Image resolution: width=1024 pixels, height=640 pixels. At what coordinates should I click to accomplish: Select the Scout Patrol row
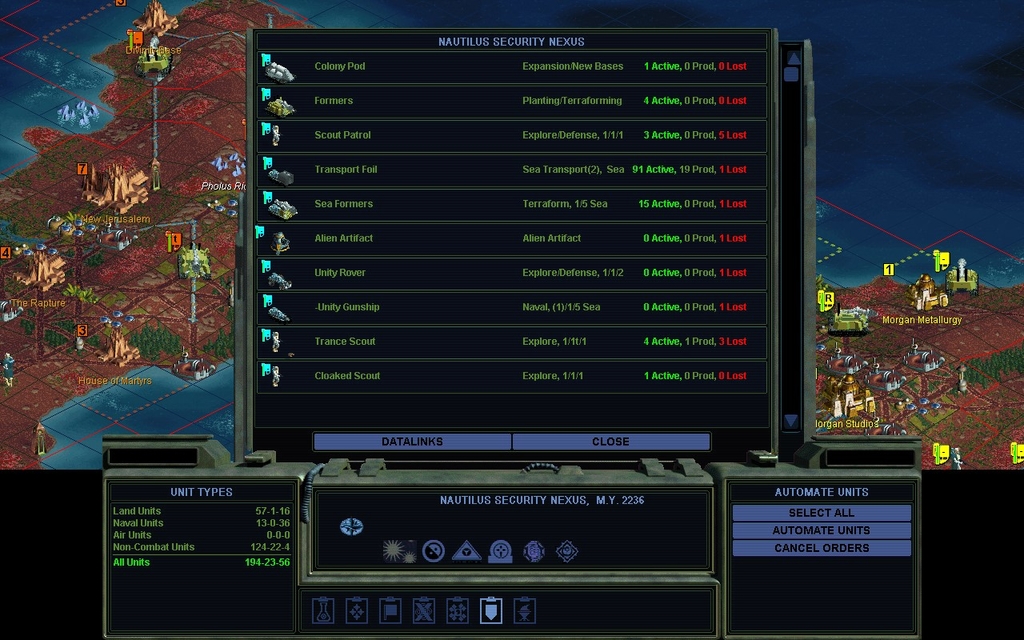click(x=512, y=135)
